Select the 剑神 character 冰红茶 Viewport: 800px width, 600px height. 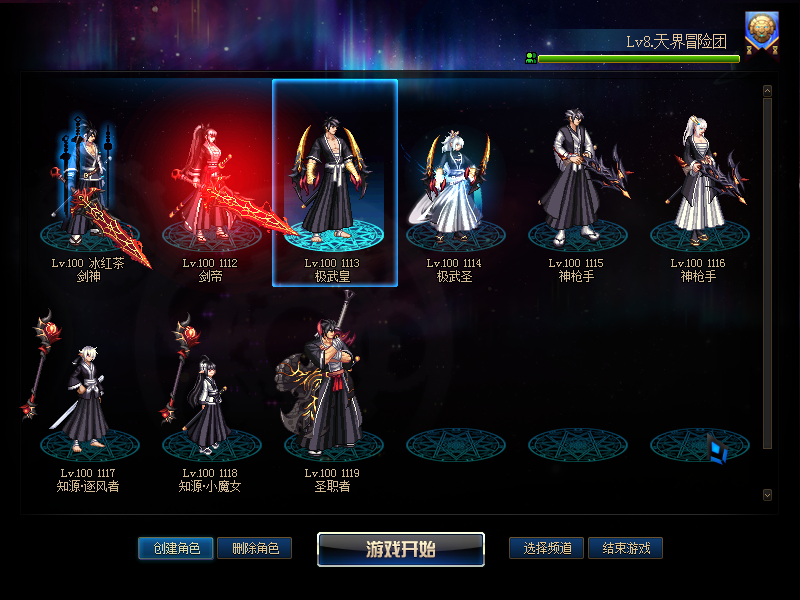click(88, 185)
